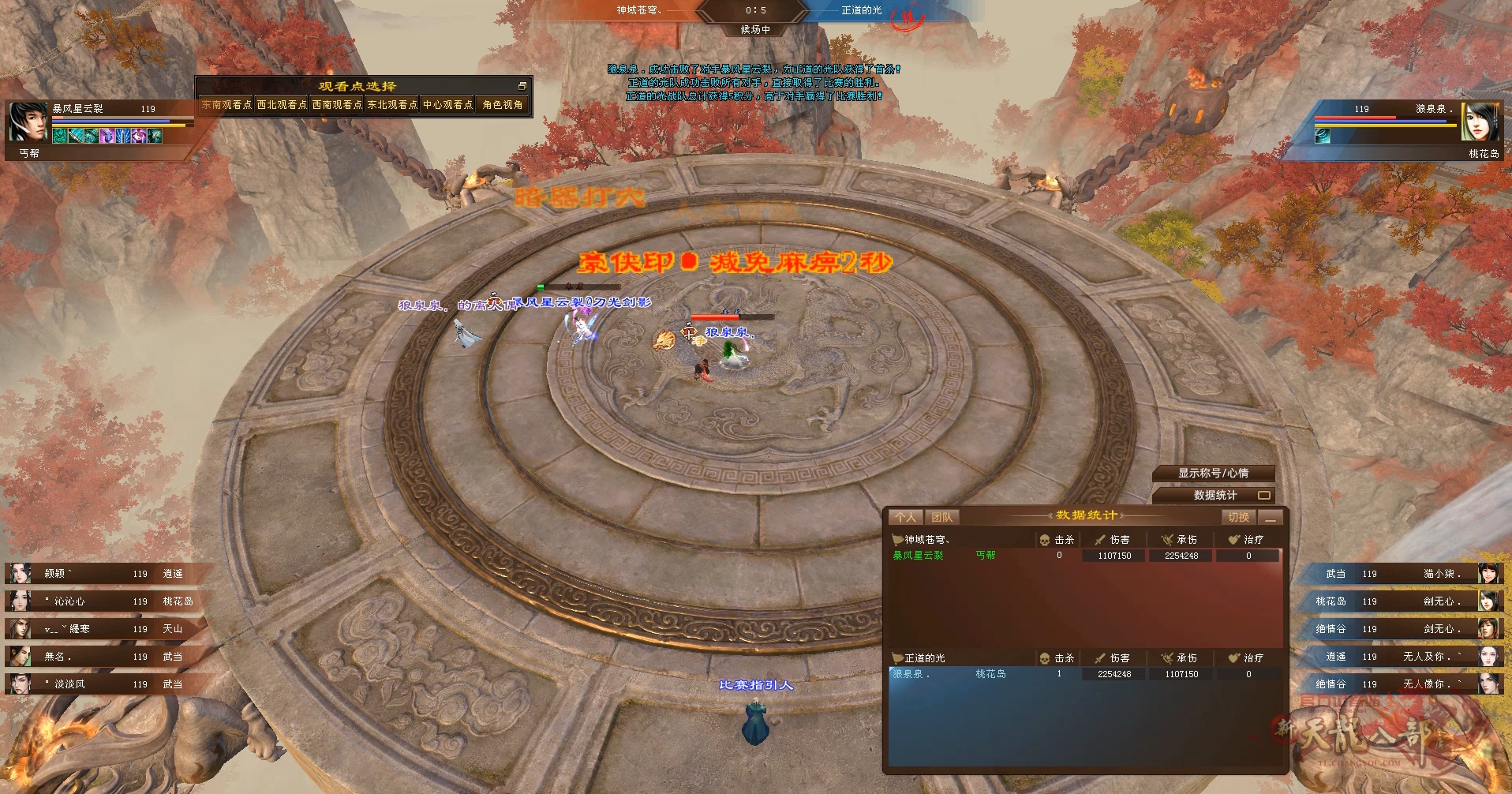Image resolution: width=1512 pixels, height=794 pixels.
Task: Toggle the 数据统计 panel button
Action: click(x=1214, y=496)
